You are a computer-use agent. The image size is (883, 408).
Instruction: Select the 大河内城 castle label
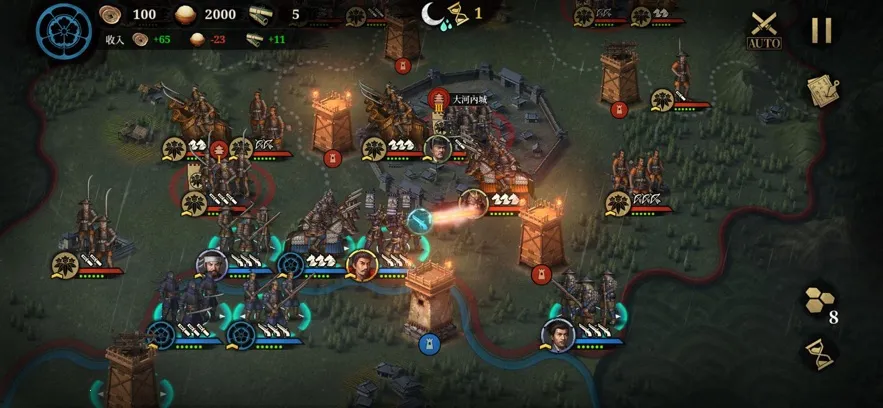(x=467, y=99)
